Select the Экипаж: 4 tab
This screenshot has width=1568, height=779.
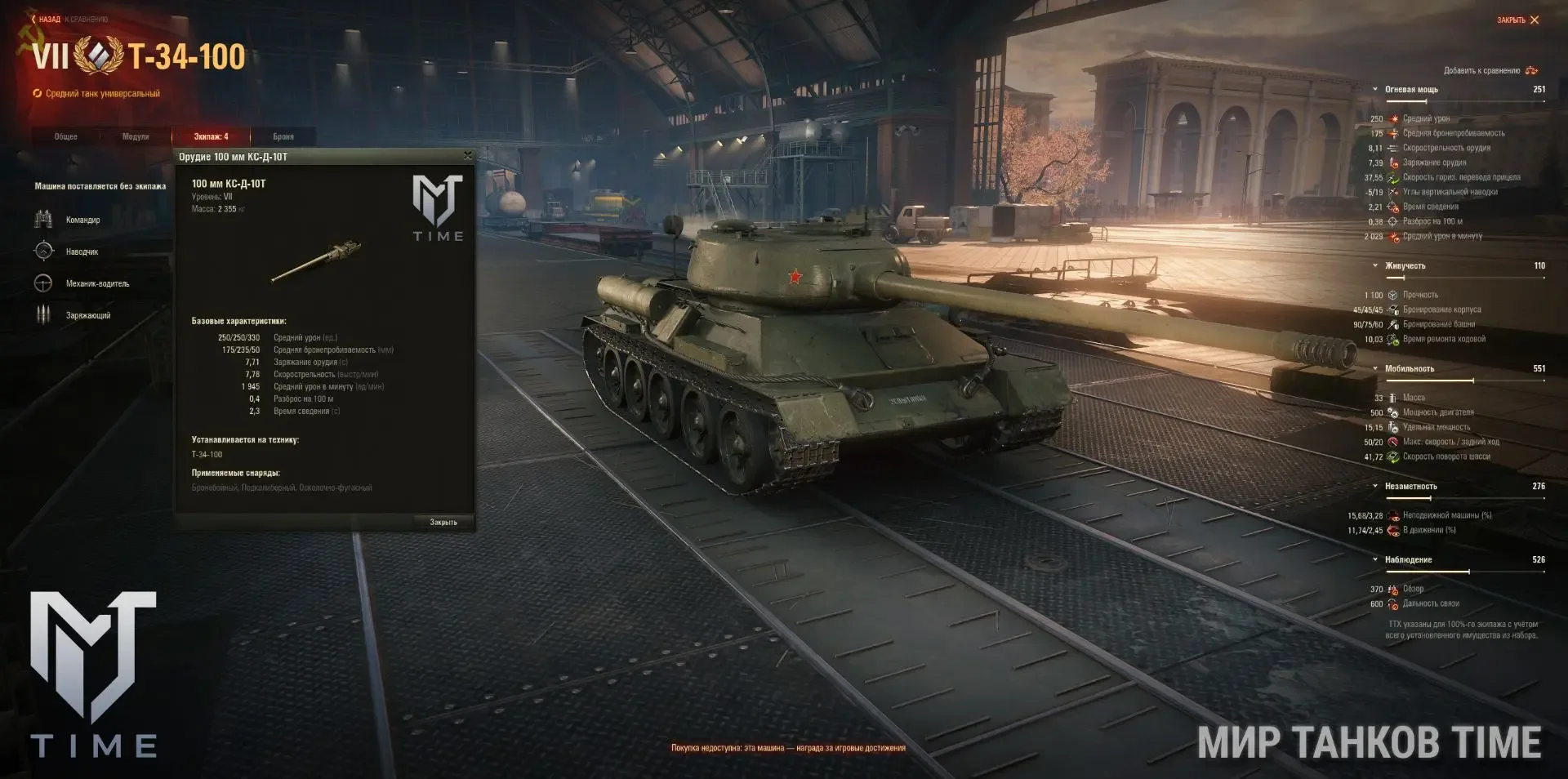211,136
